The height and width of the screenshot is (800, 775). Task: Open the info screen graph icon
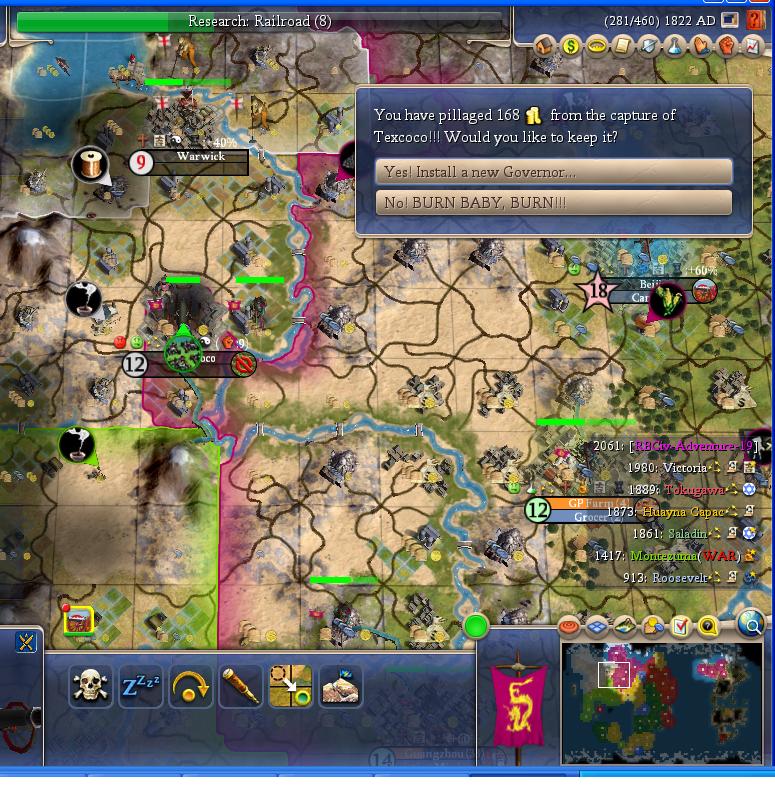[x=752, y=46]
